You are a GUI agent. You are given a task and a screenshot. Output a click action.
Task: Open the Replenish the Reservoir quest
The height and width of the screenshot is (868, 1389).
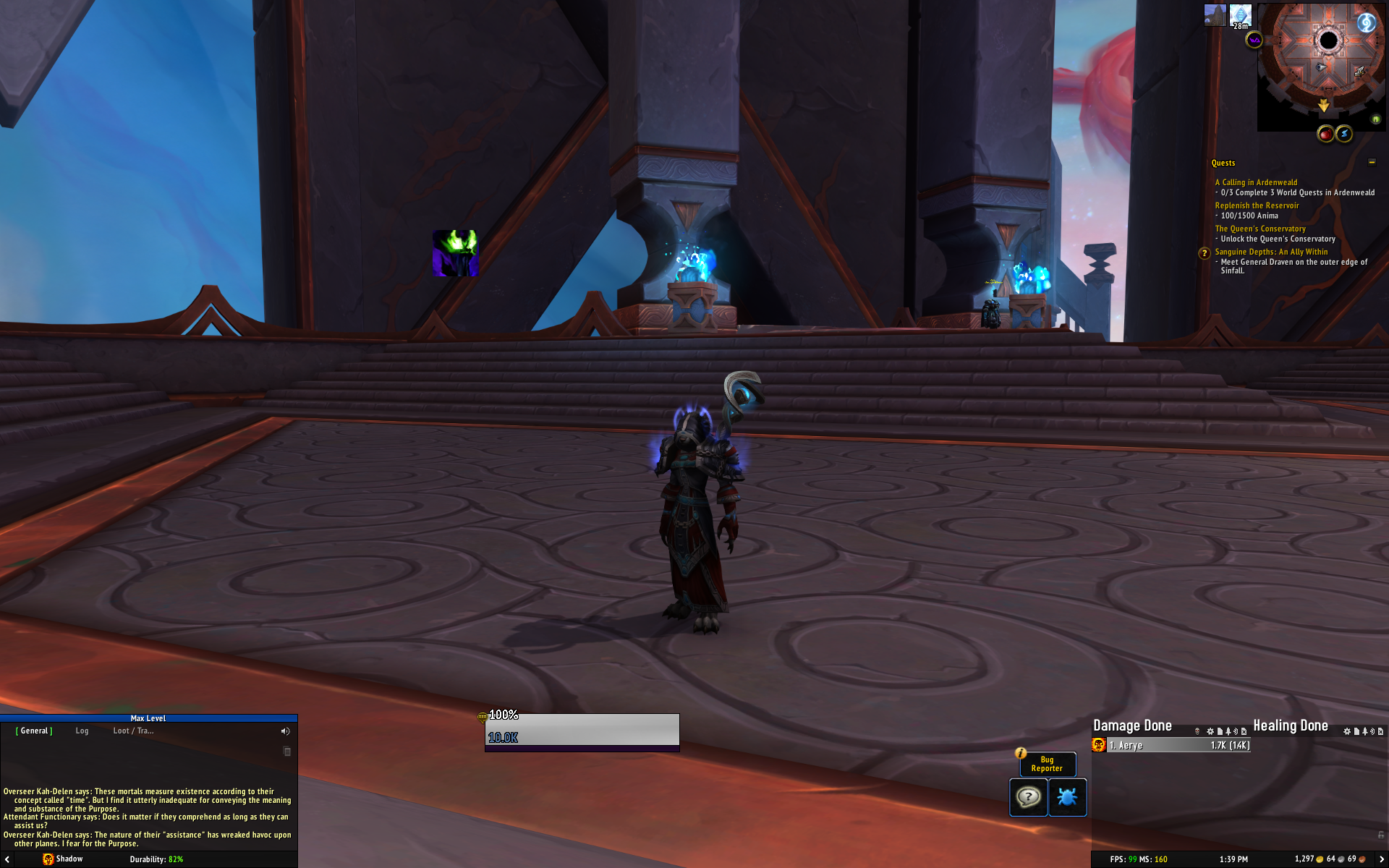[x=1257, y=205]
